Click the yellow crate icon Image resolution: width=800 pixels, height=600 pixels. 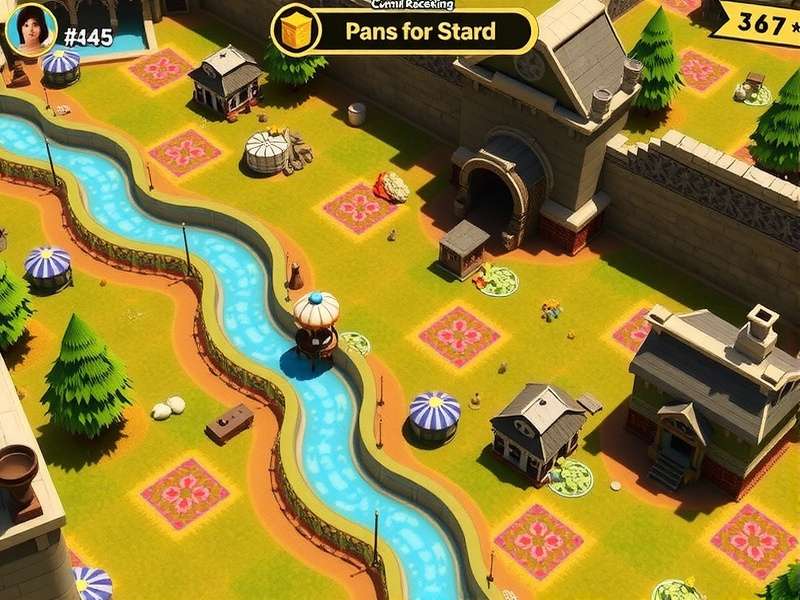click(x=293, y=30)
